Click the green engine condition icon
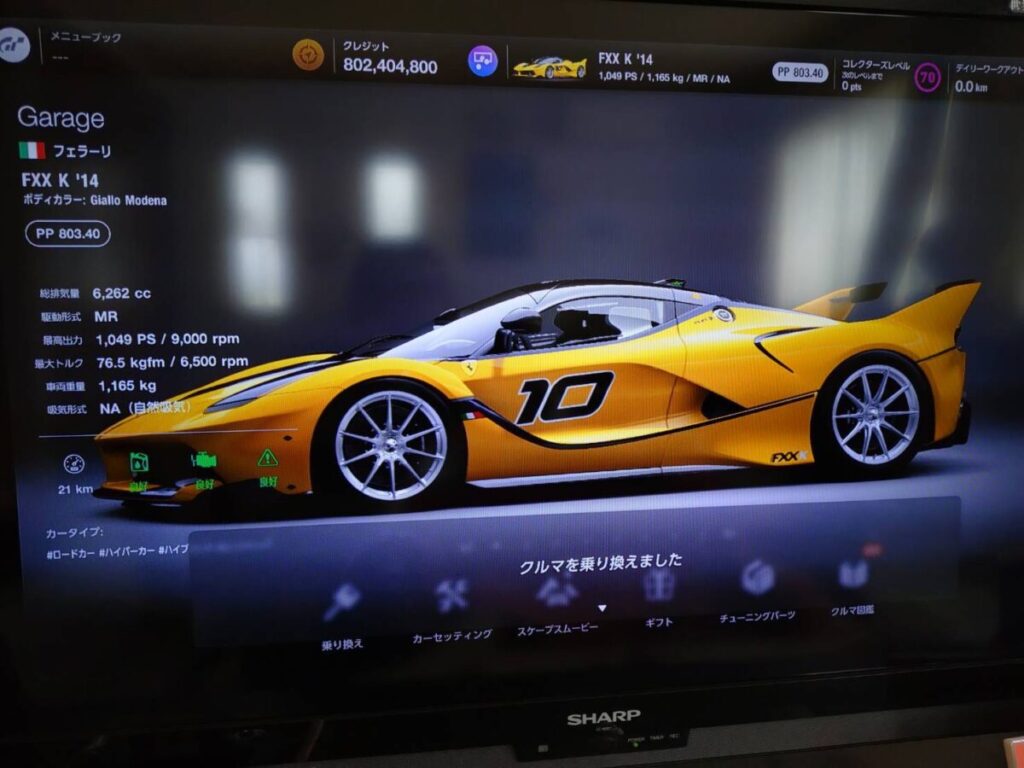 pos(204,460)
